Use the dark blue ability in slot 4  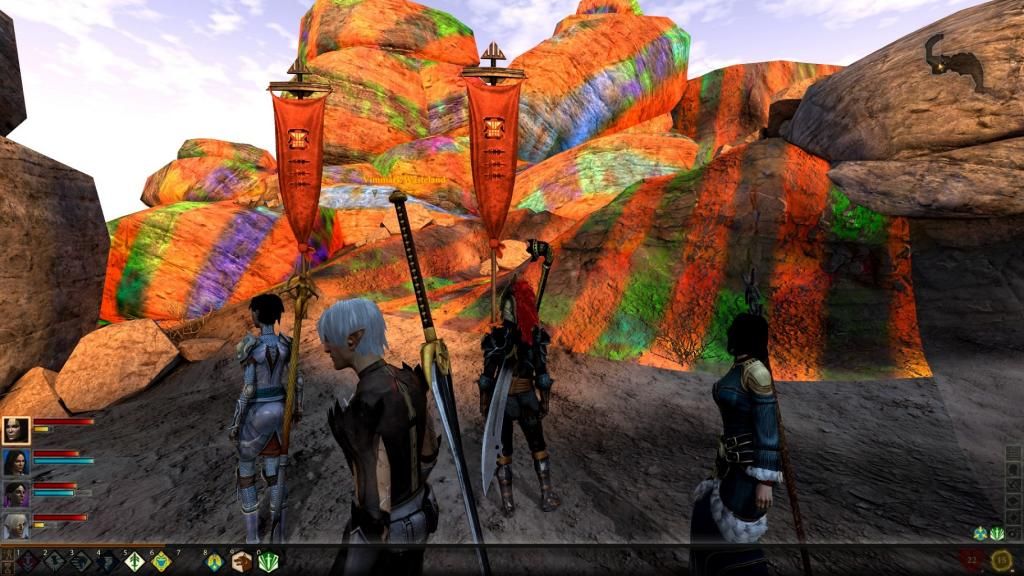[x=107, y=561]
